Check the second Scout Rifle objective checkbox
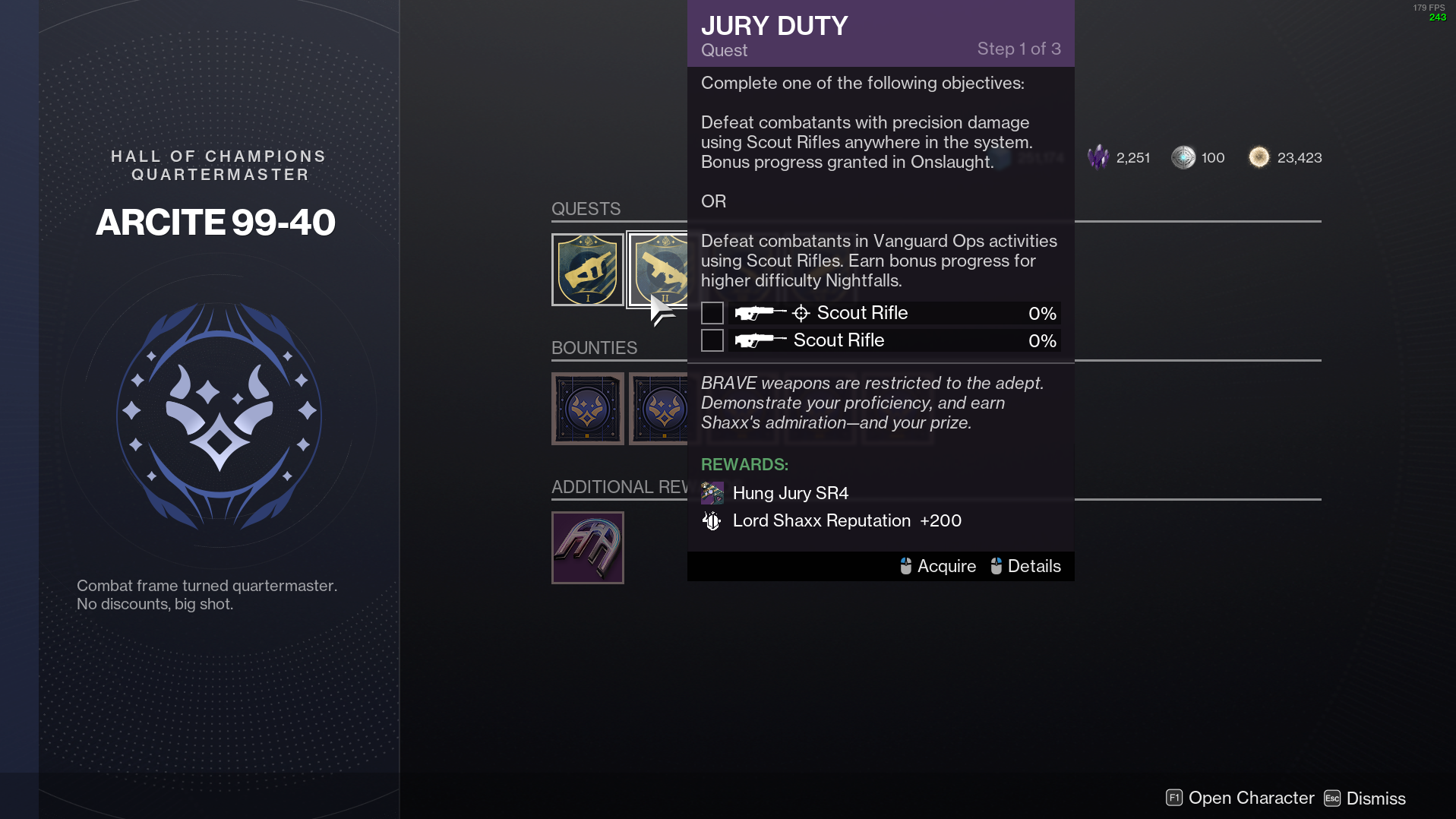The image size is (1456, 819). click(712, 340)
